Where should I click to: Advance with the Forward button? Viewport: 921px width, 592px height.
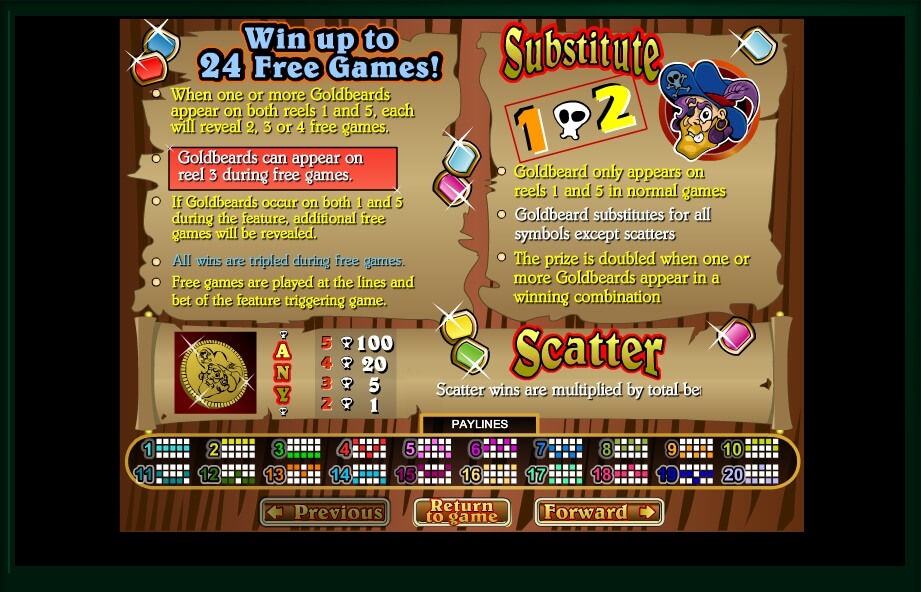(x=599, y=512)
